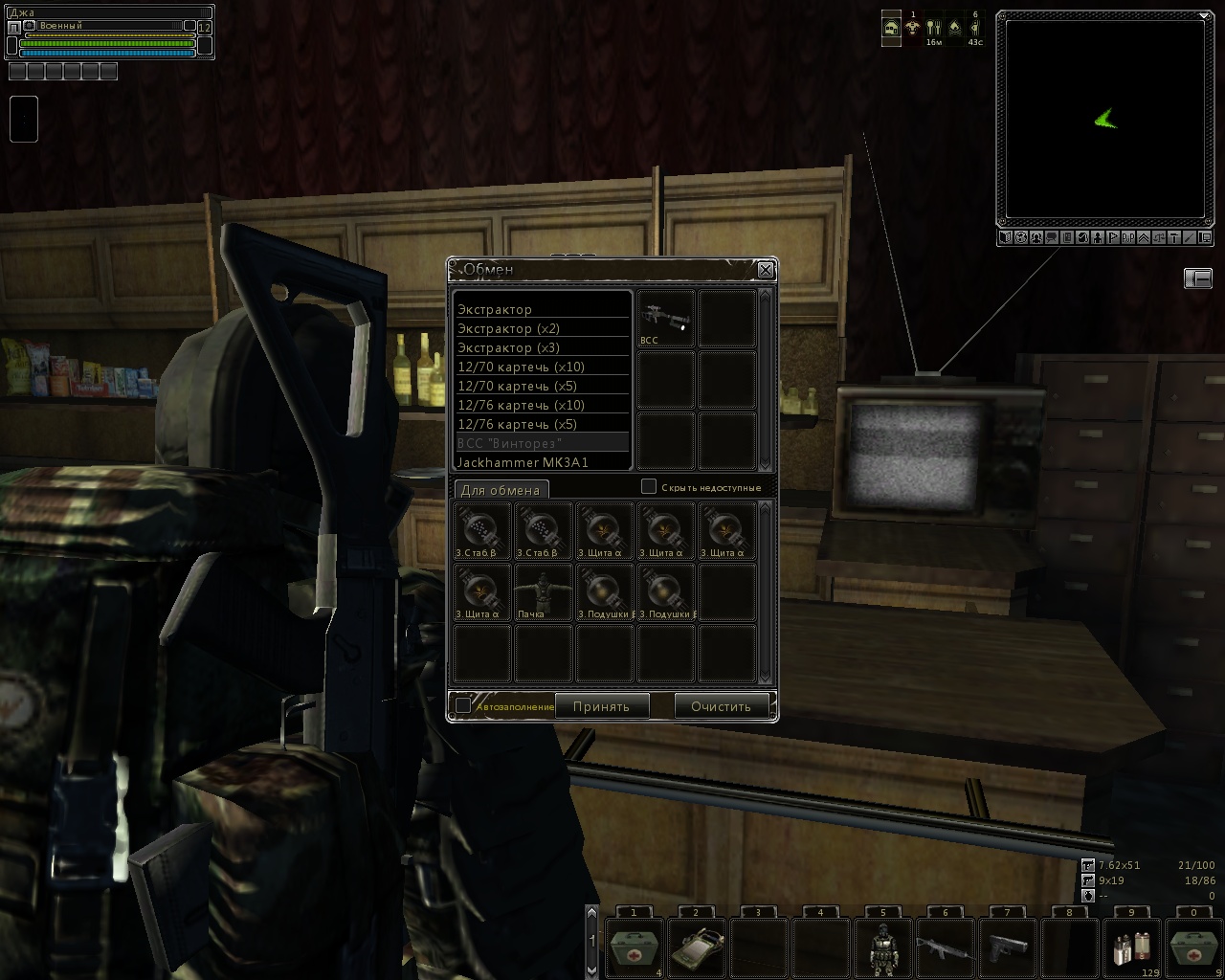Open the PvP panel below the minimap

(1126, 237)
